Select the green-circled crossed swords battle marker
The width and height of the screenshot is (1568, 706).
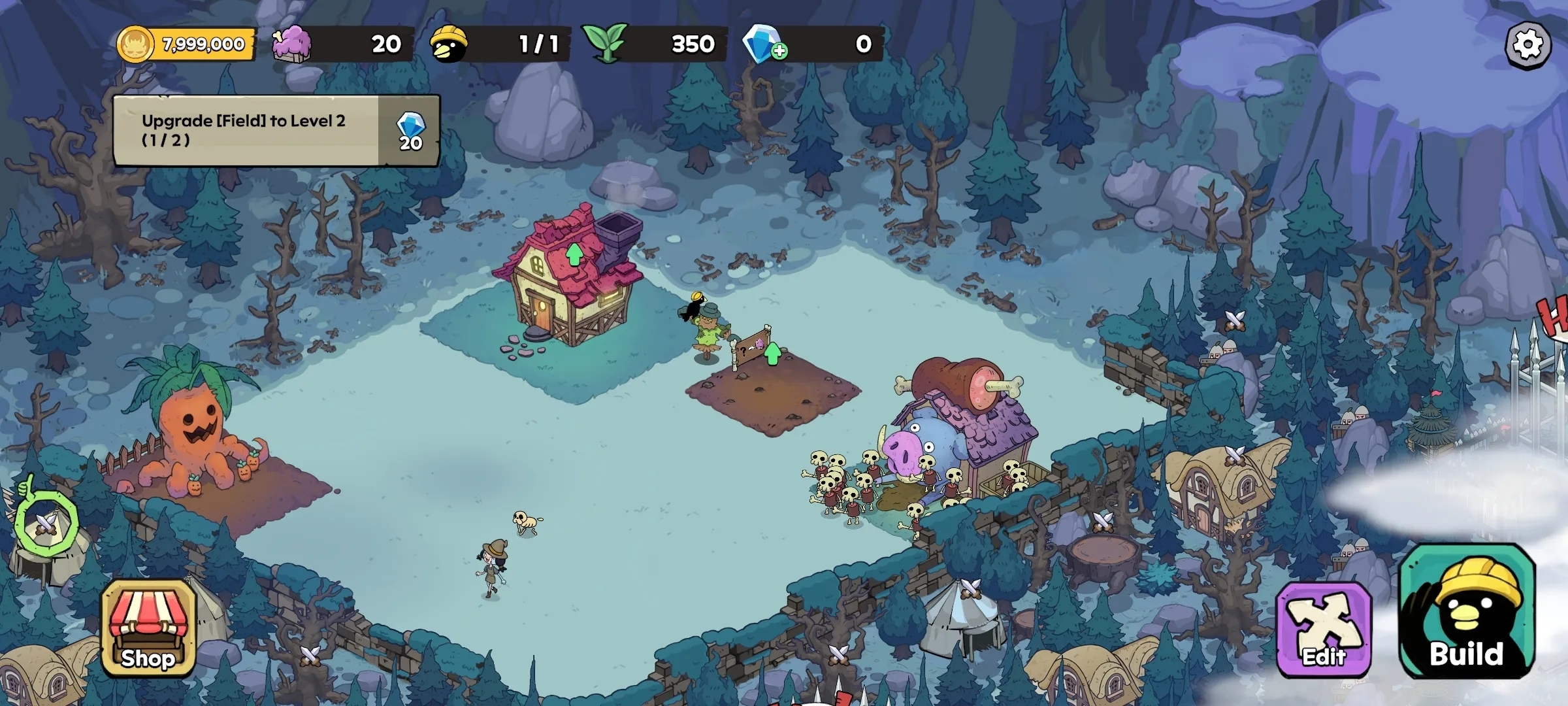pos(46,522)
